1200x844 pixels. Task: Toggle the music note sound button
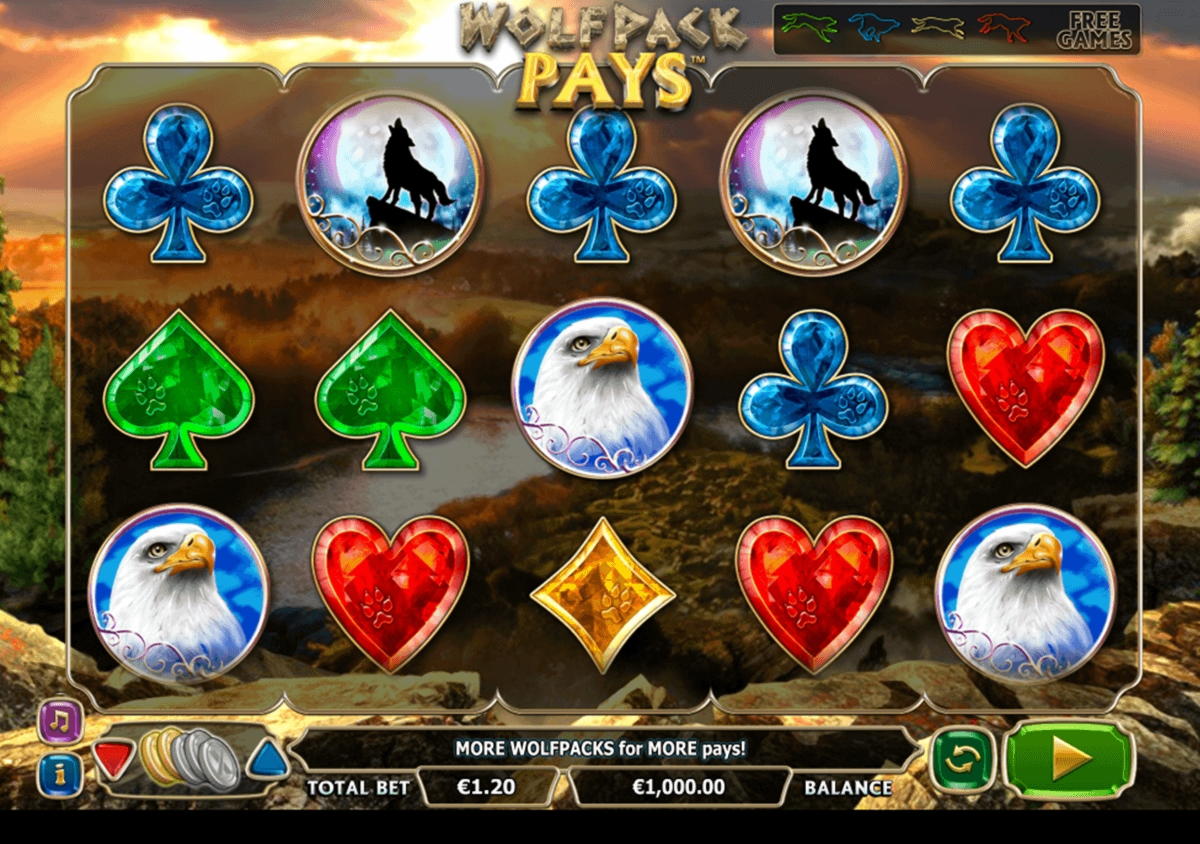pos(60,720)
